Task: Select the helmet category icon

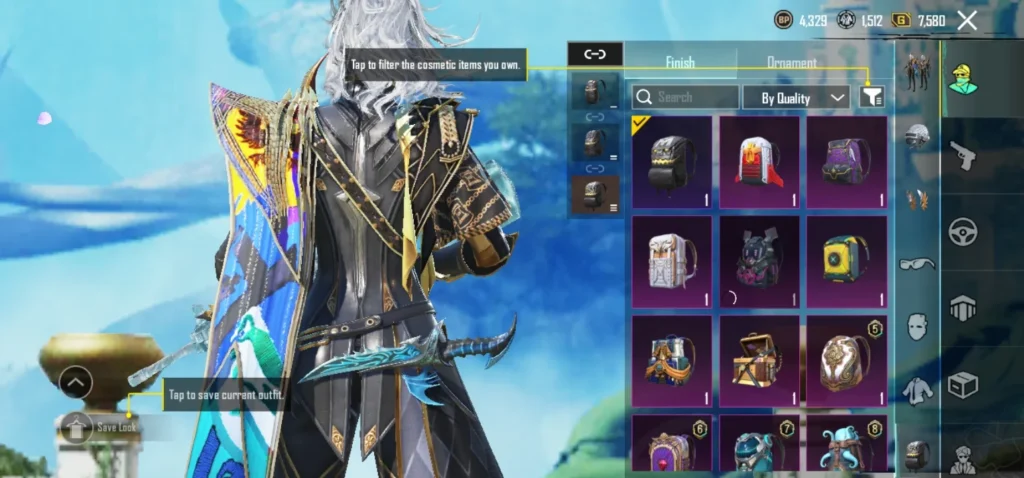Action: 917,137
